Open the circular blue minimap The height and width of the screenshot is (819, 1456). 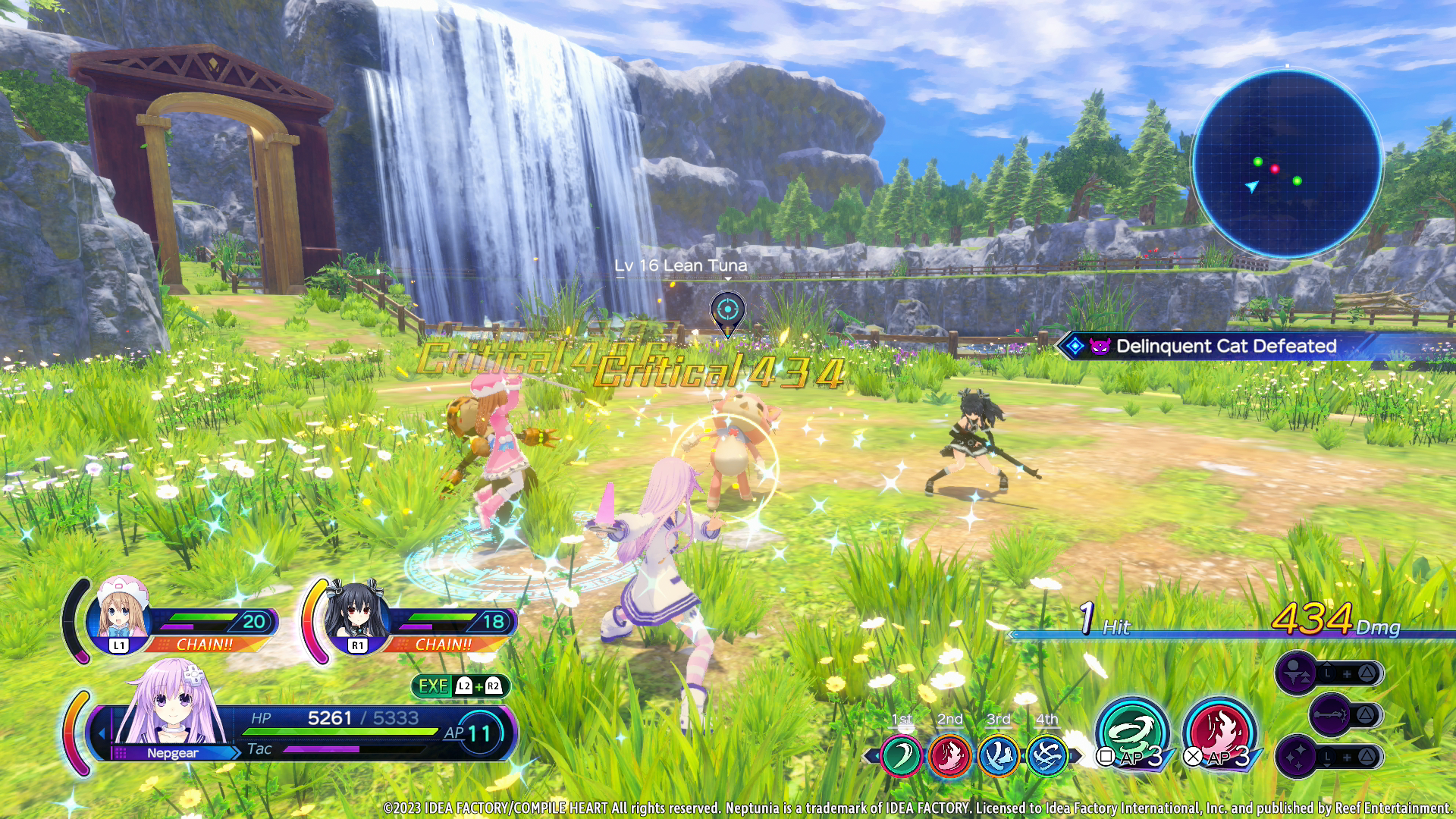pos(1286,164)
